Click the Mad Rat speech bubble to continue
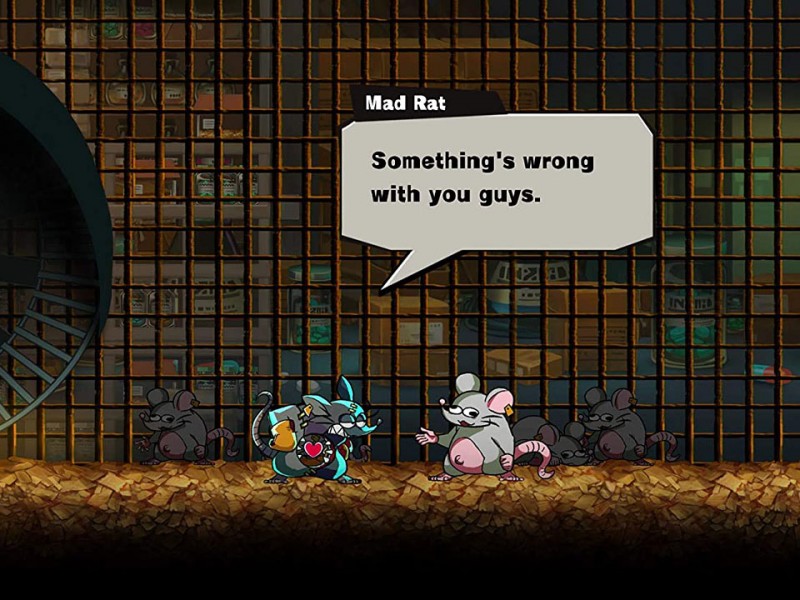The image size is (800, 600). 496,180
